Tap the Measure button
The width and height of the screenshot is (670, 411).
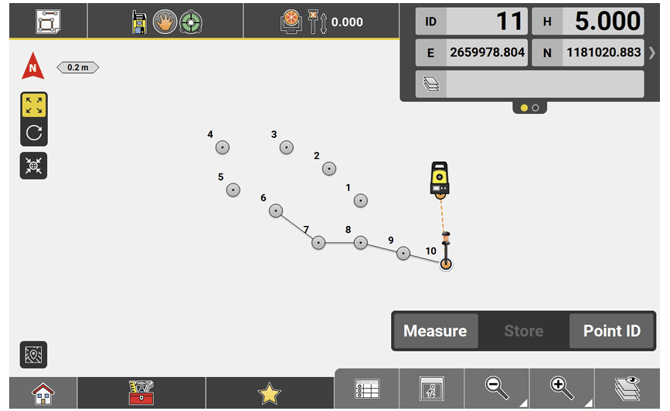[x=435, y=331]
